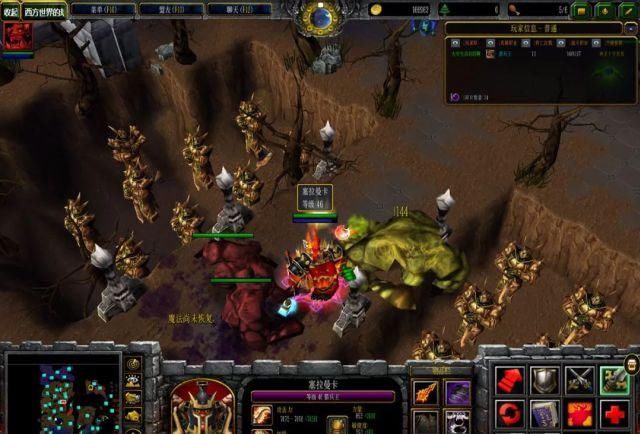640x434 pixels.
Task: Open the 菜单 (F10) game menu
Action: click(105, 10)
